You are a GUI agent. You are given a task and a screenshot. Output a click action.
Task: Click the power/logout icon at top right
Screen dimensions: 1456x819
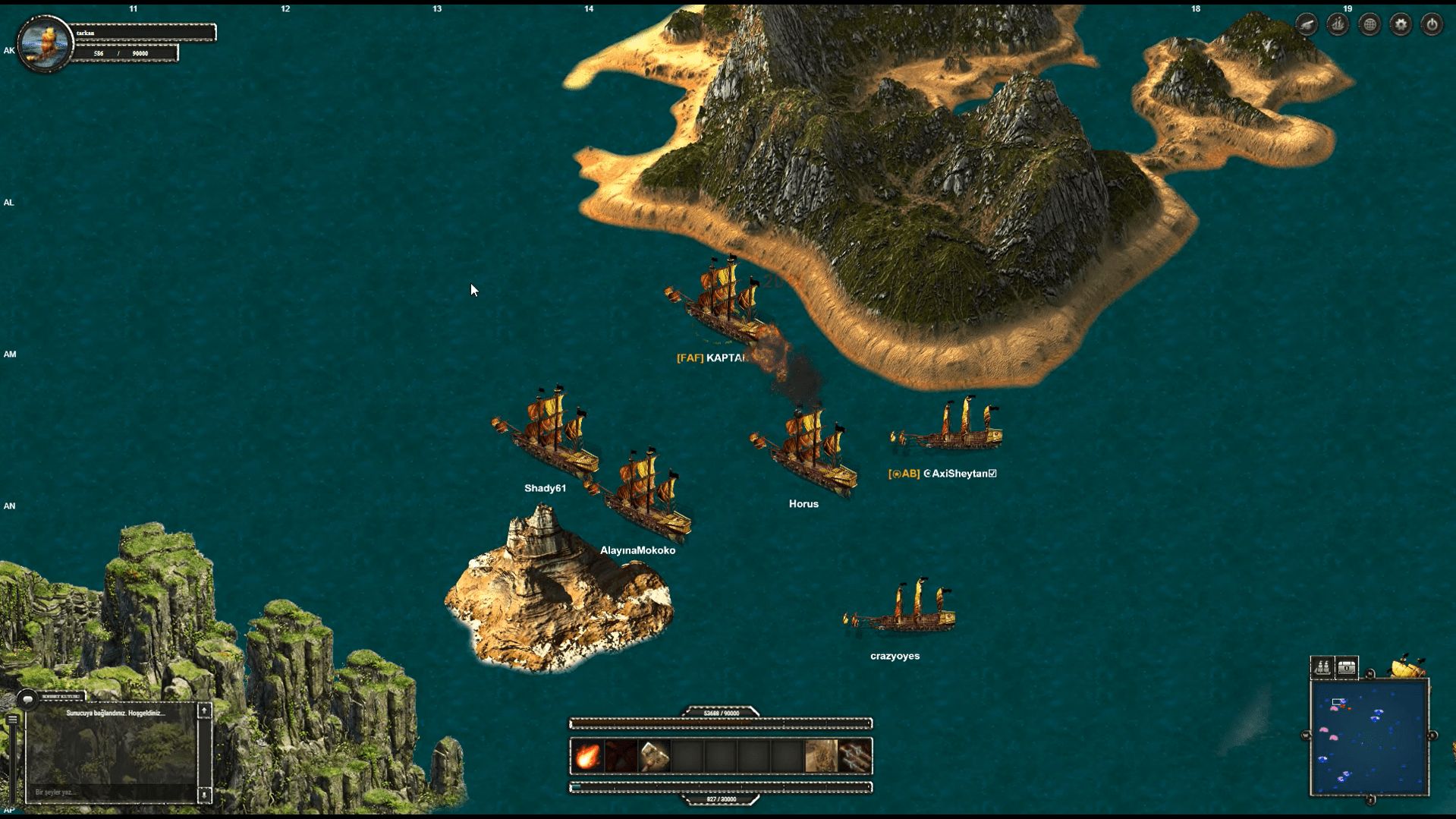1432,25
